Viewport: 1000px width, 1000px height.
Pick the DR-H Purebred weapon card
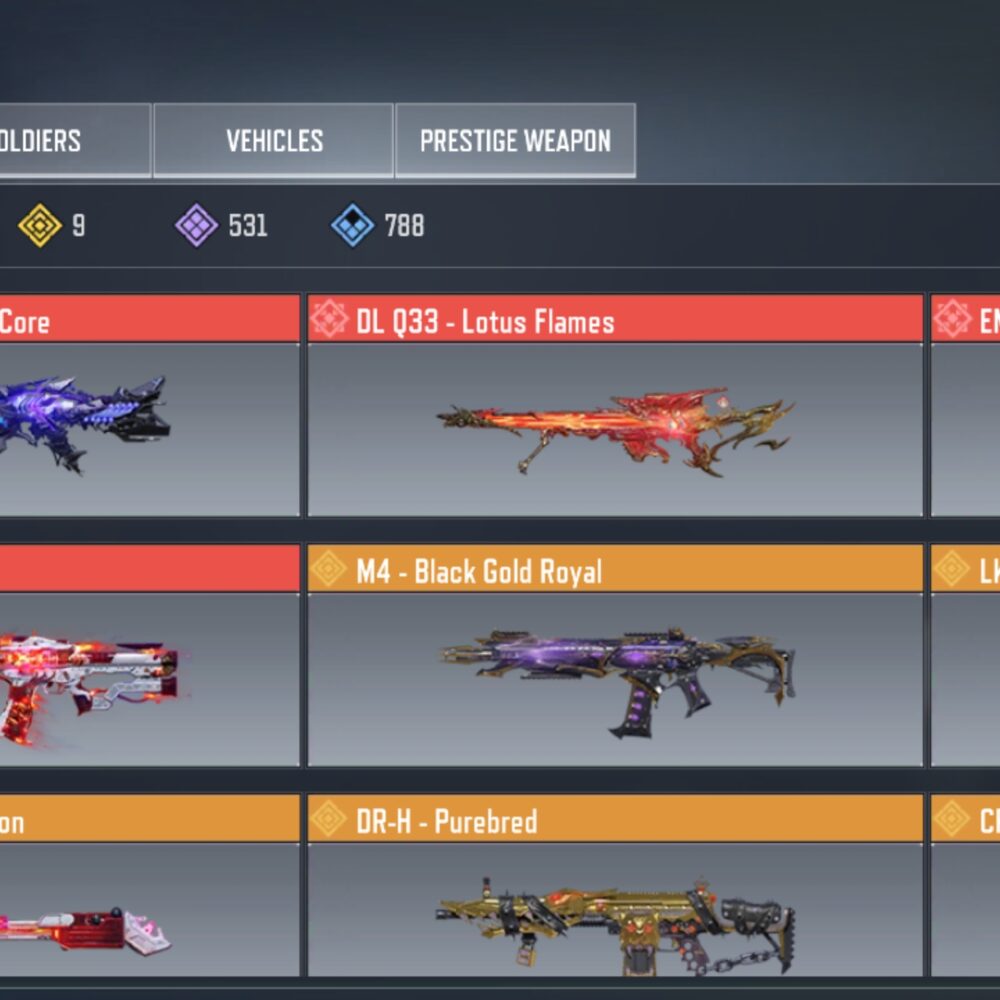coord(615,909)
